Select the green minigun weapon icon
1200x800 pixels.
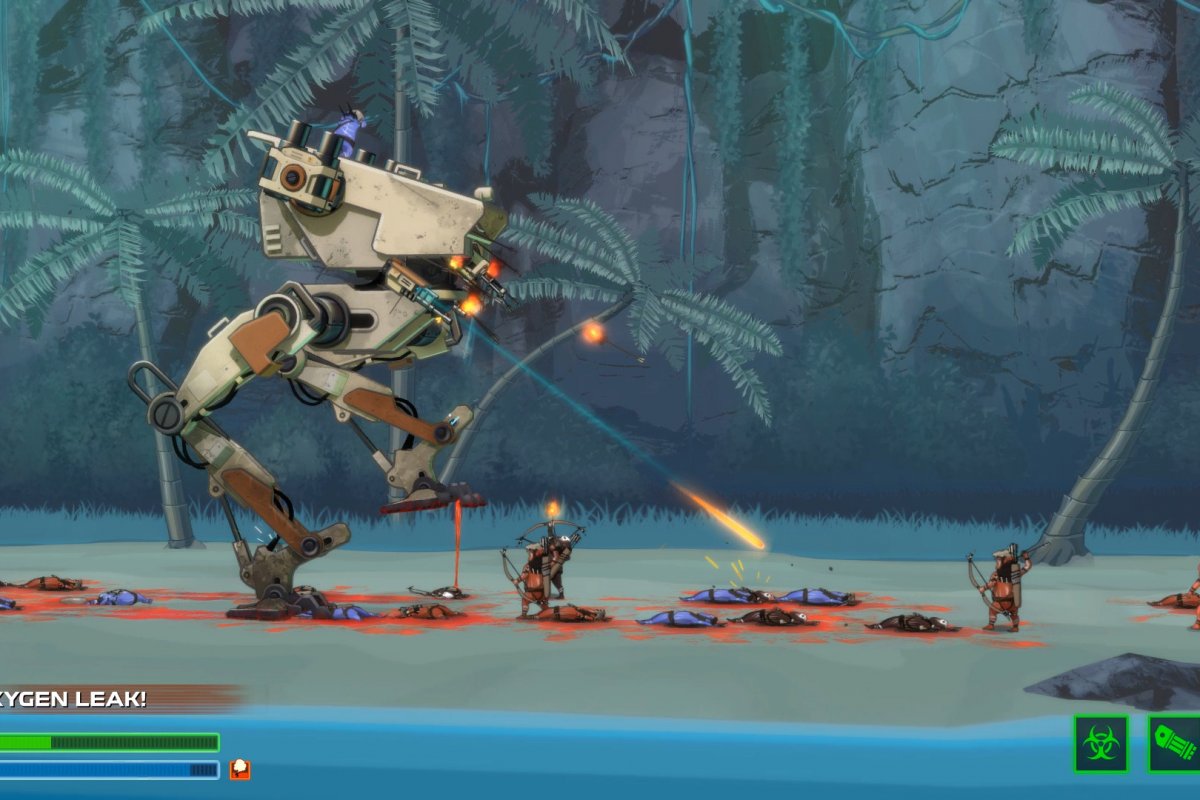click(1175, 743)
